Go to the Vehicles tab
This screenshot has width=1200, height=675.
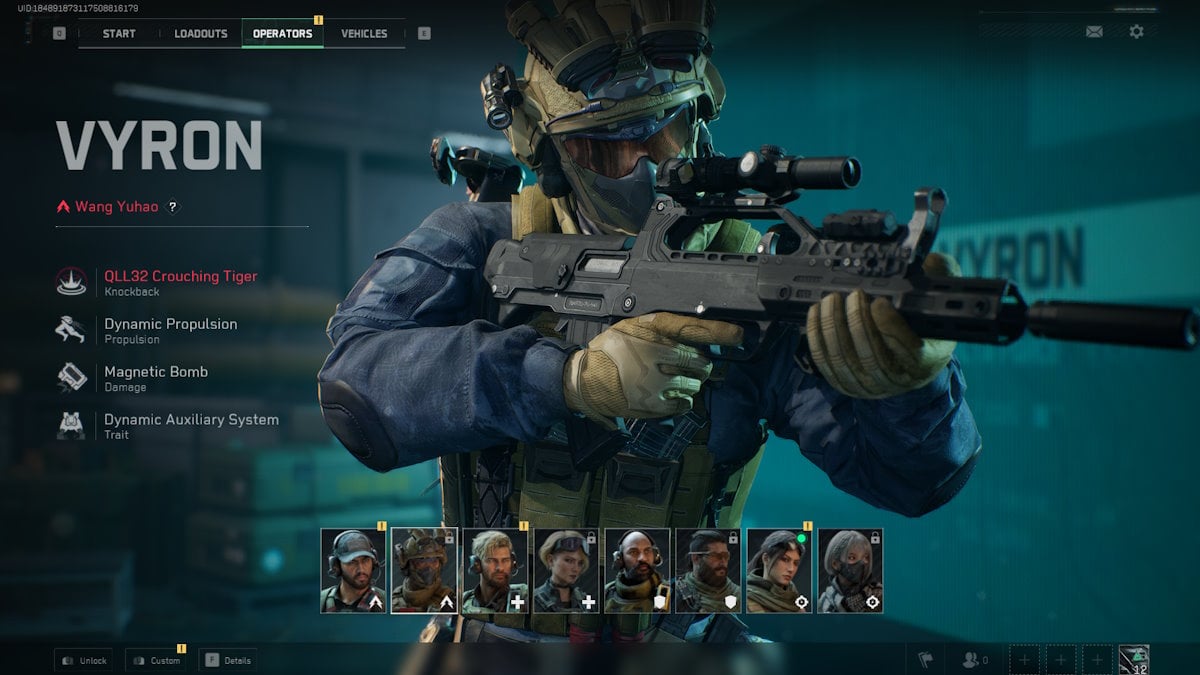click(x=364, y=33)
